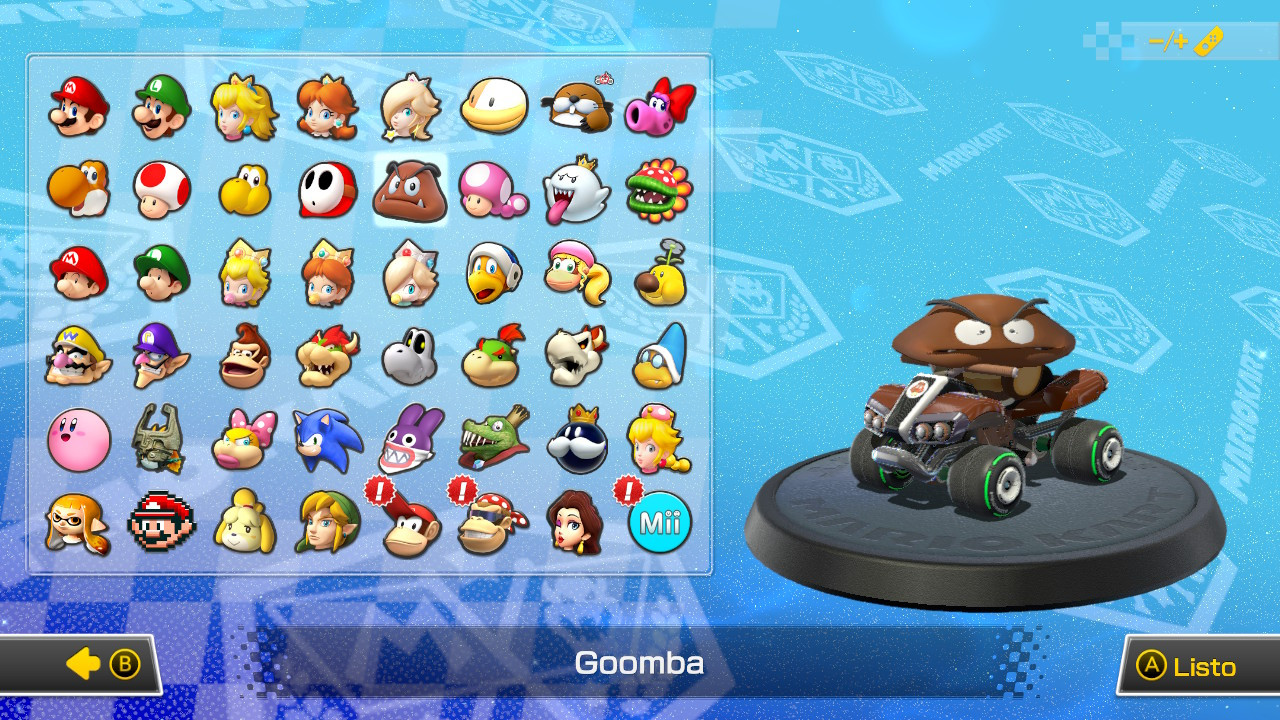Select Luigi from the roster

(x=161, y=105)
